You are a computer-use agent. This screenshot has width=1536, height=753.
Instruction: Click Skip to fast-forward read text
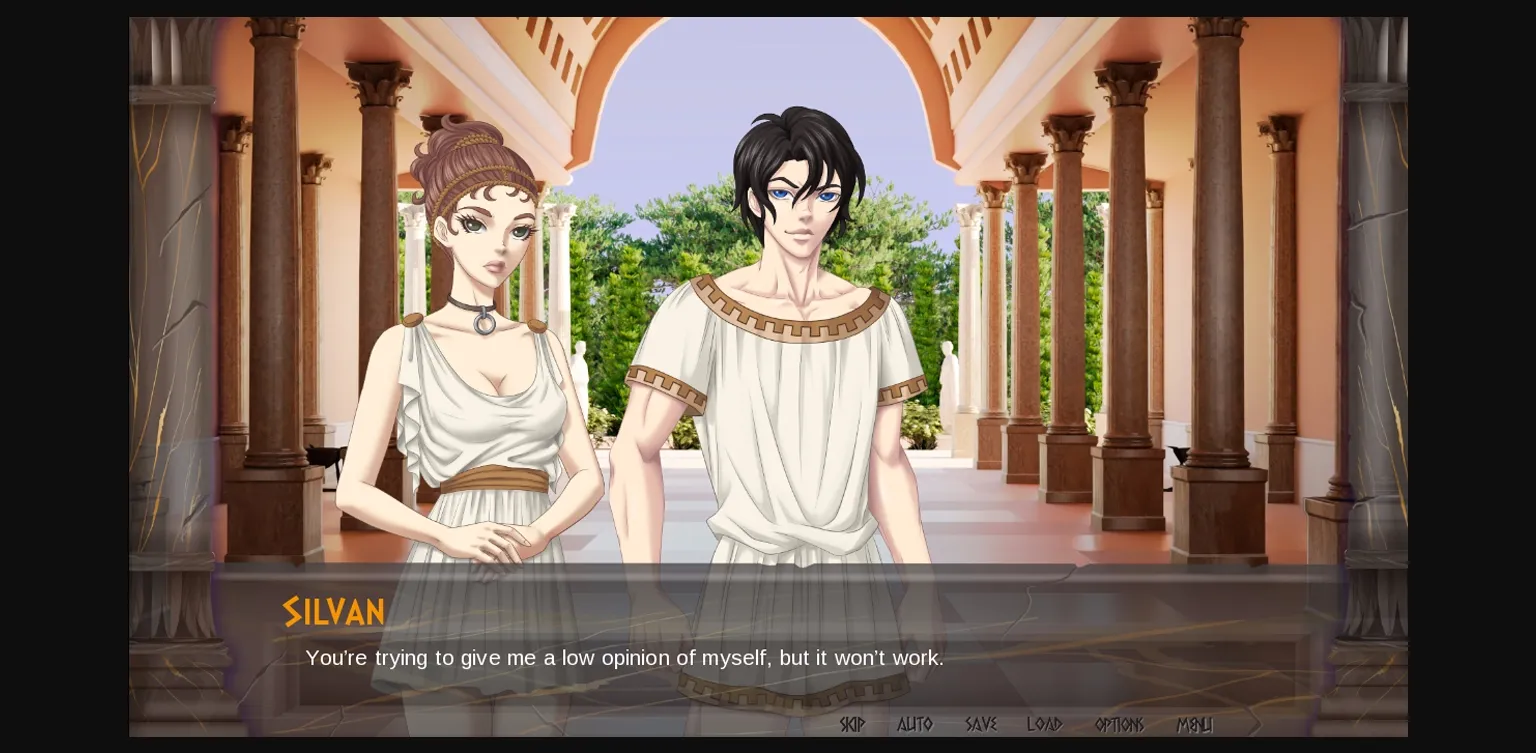tap(852, 724)
